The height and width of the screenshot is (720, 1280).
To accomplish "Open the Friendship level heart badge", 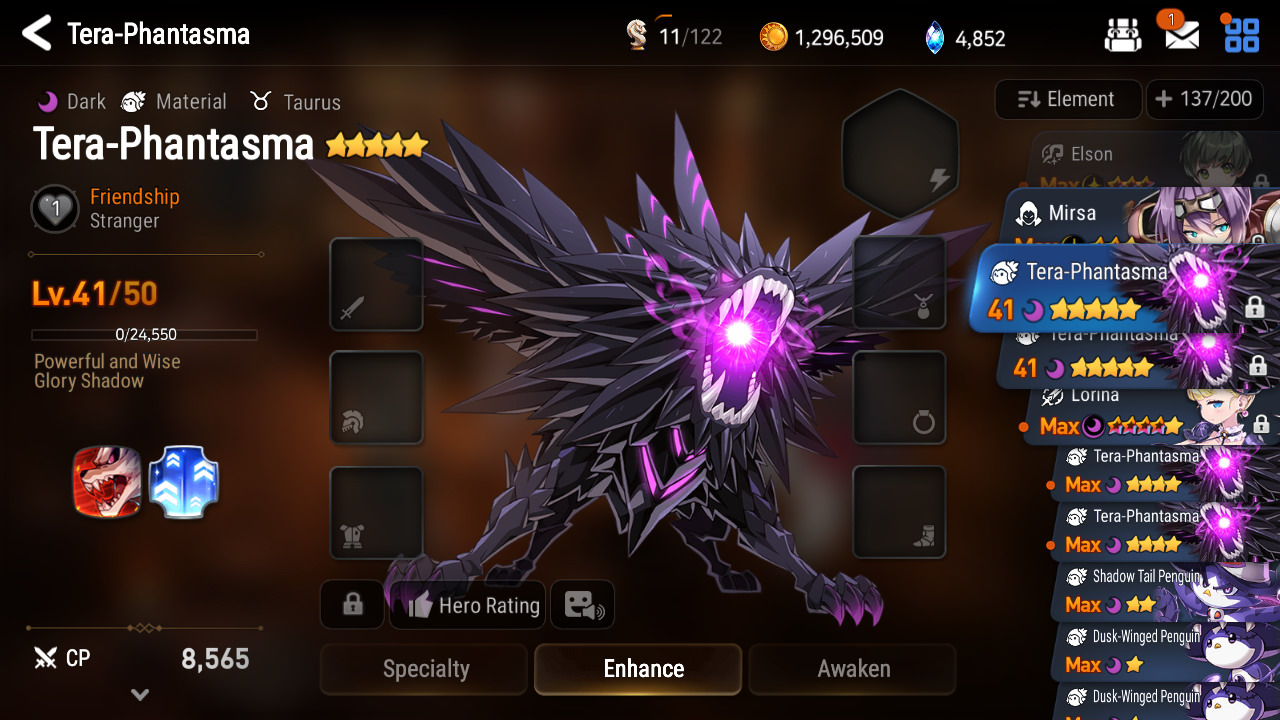I will click(x=55, y=209).
